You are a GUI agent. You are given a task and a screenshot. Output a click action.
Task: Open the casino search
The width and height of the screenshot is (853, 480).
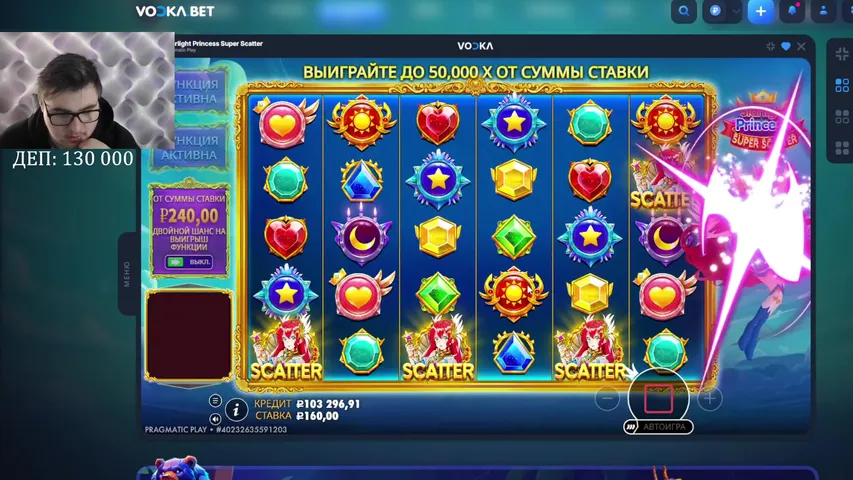(x=684, y=12)
